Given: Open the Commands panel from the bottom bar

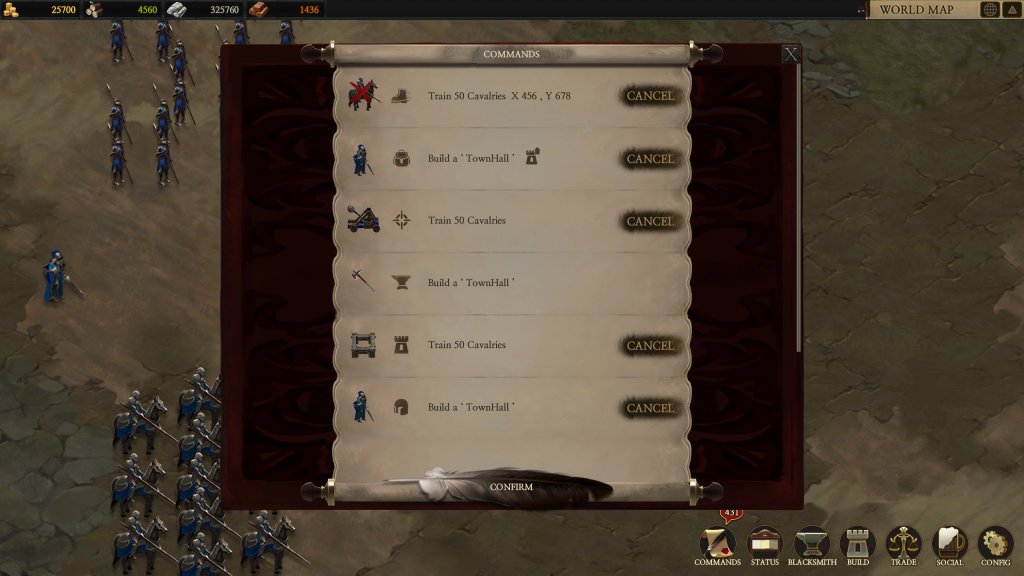Looking at the screenshot, I should (718, 545).
